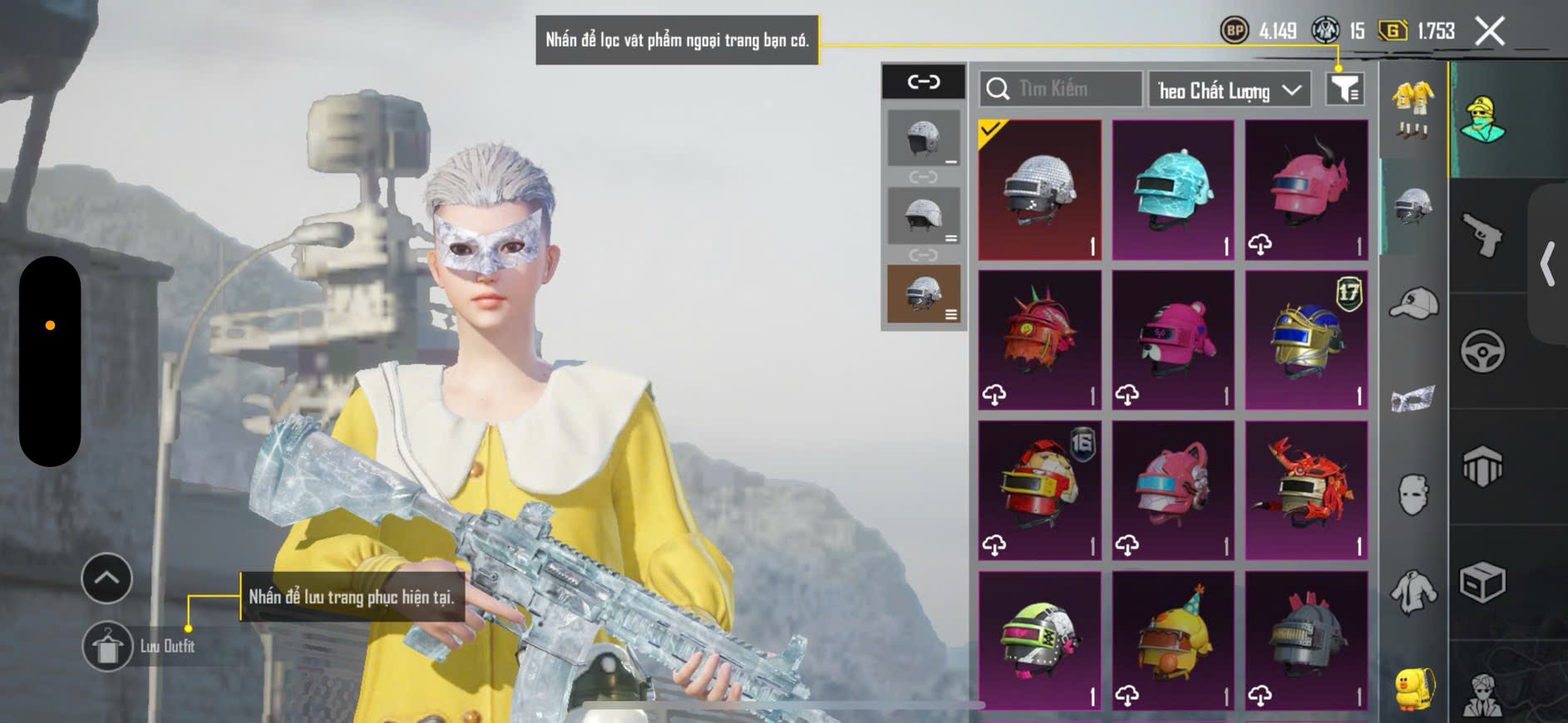The image size is (1568, 723).
Task: Open the pistol weapon skins tab
Action: point(1482,235)
